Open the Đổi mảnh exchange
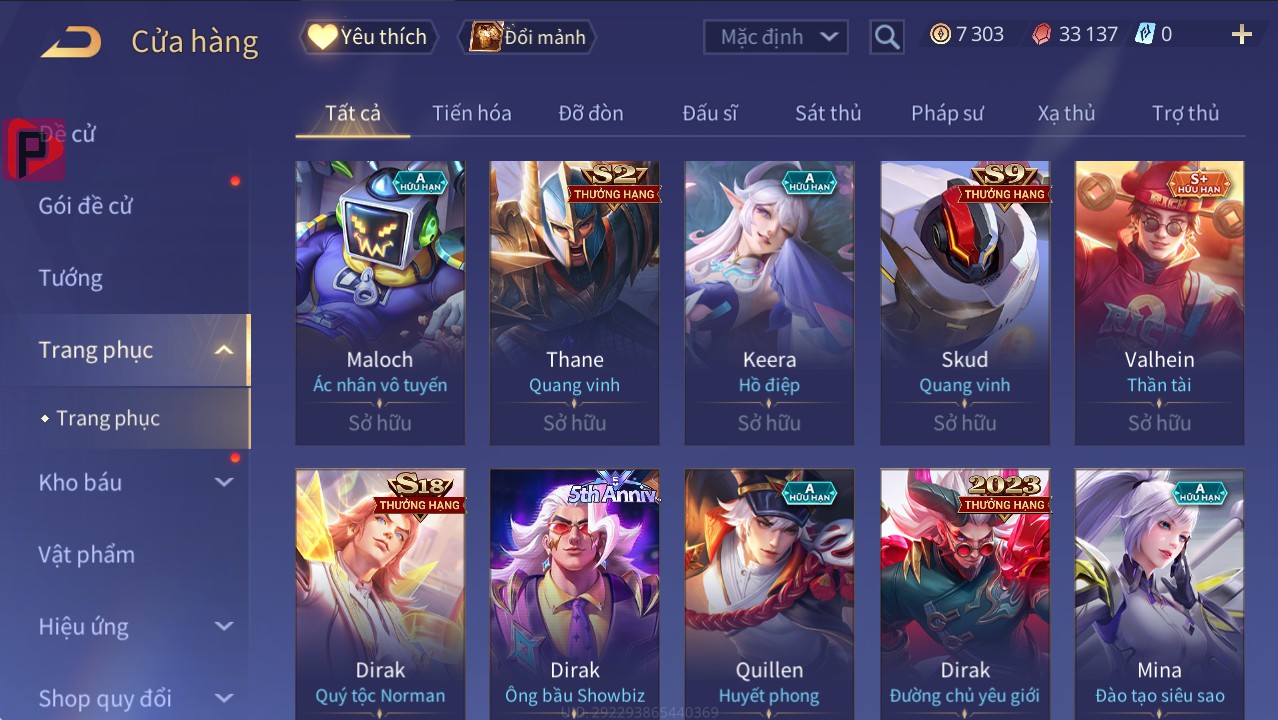Image resolution: width=1278 pixels, height=720 pixels. tap(527, 37)
